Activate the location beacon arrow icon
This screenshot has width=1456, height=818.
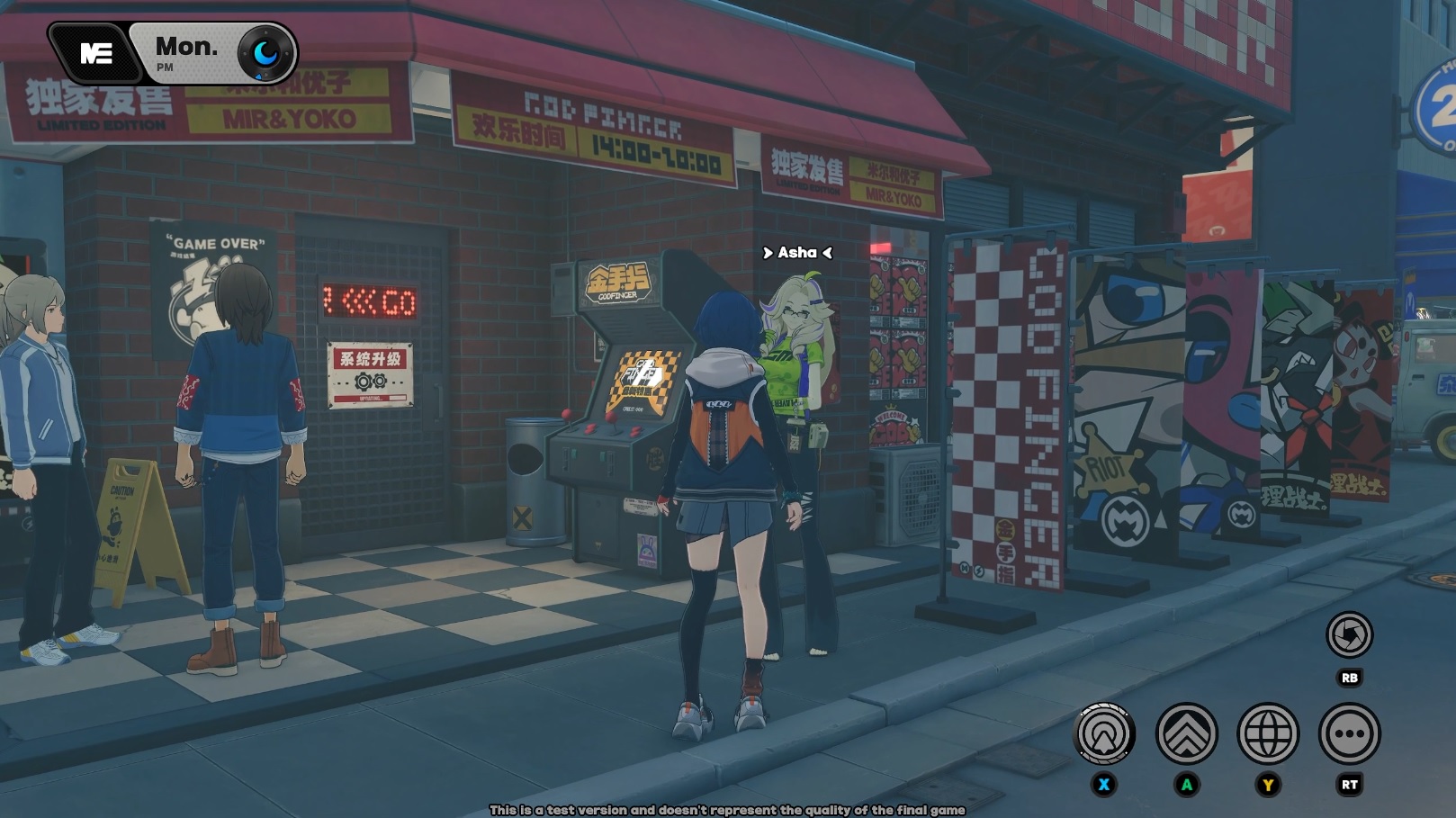1104,734
